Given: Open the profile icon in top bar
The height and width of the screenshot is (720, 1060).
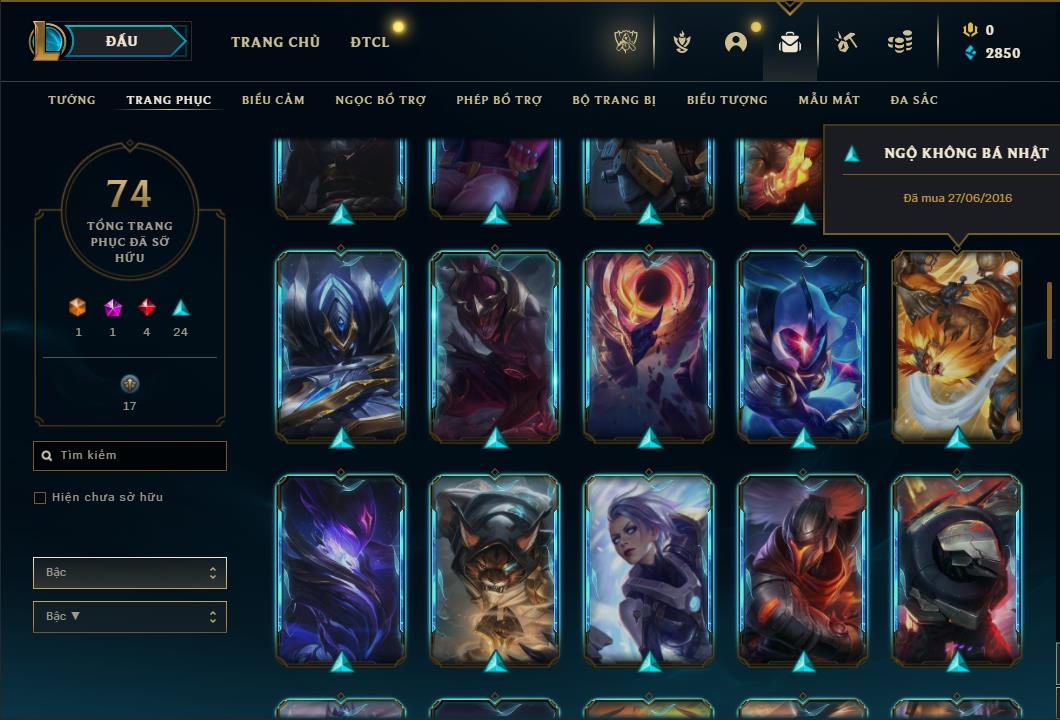Looking at the screenshot, I should click(736, 42).
